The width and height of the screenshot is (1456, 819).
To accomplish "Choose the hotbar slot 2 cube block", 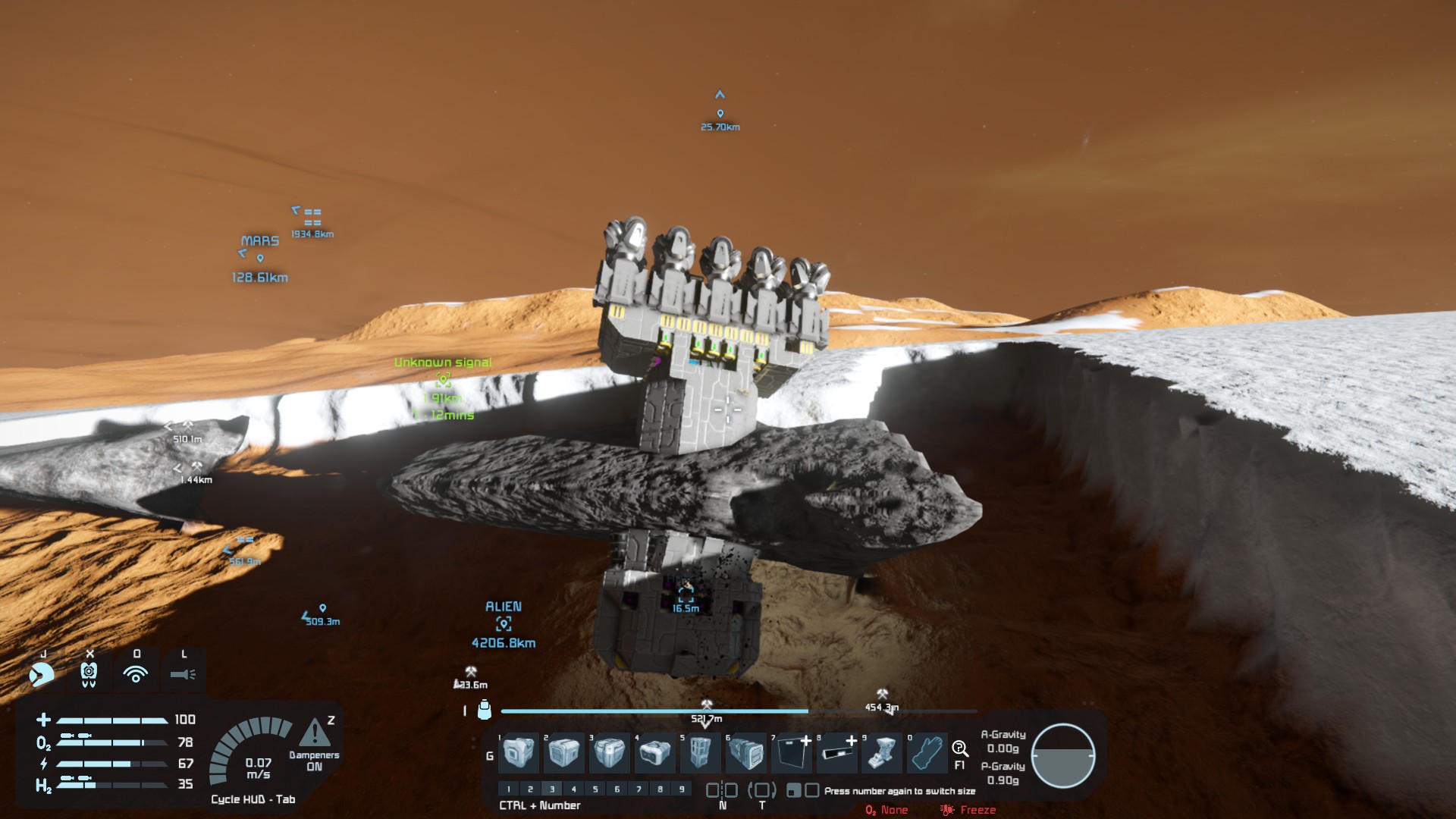I will [564, 753].
